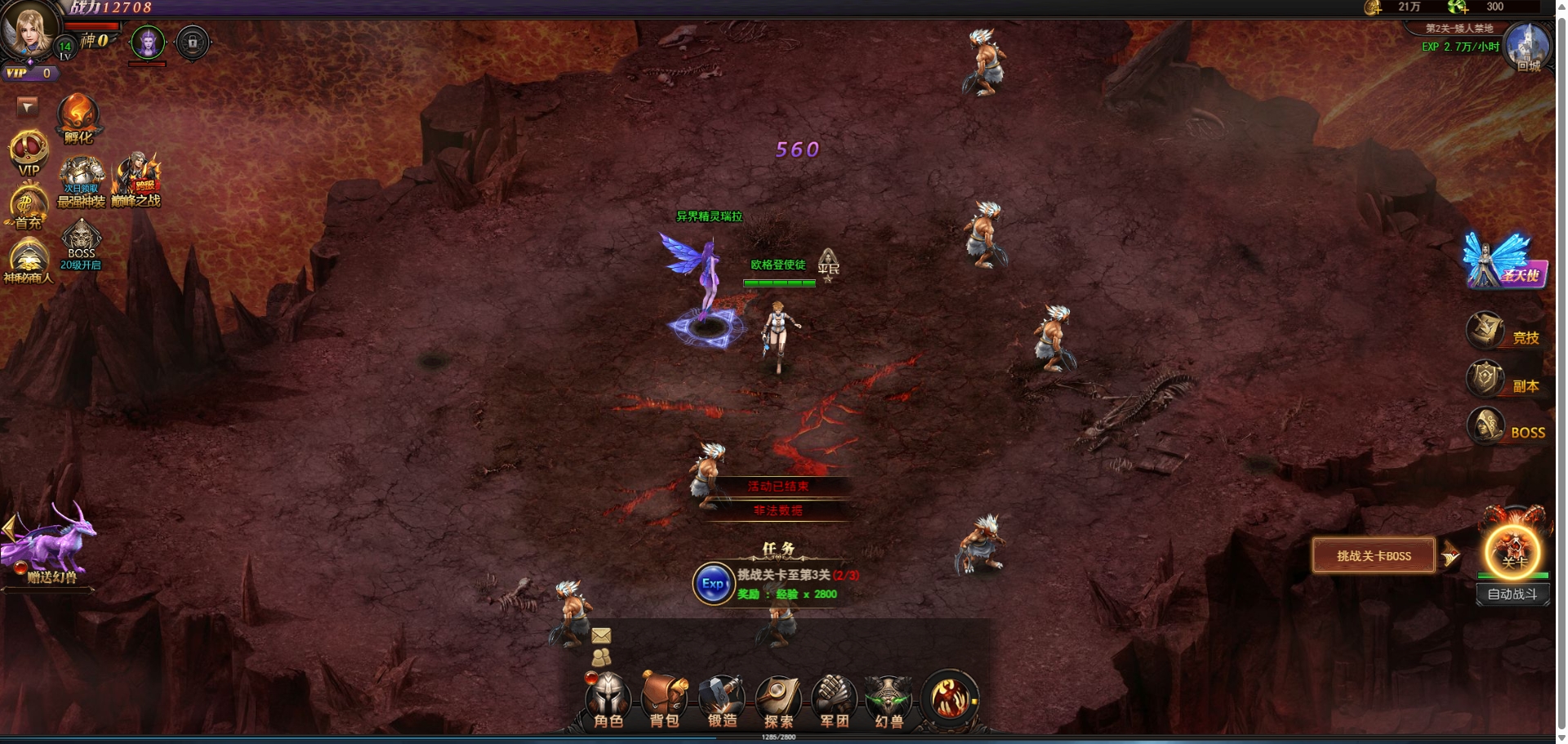Return to town via 回城 icon
Image resolution: width=1568 pixels, height=744 pixels.
[x=1526, y=49]
